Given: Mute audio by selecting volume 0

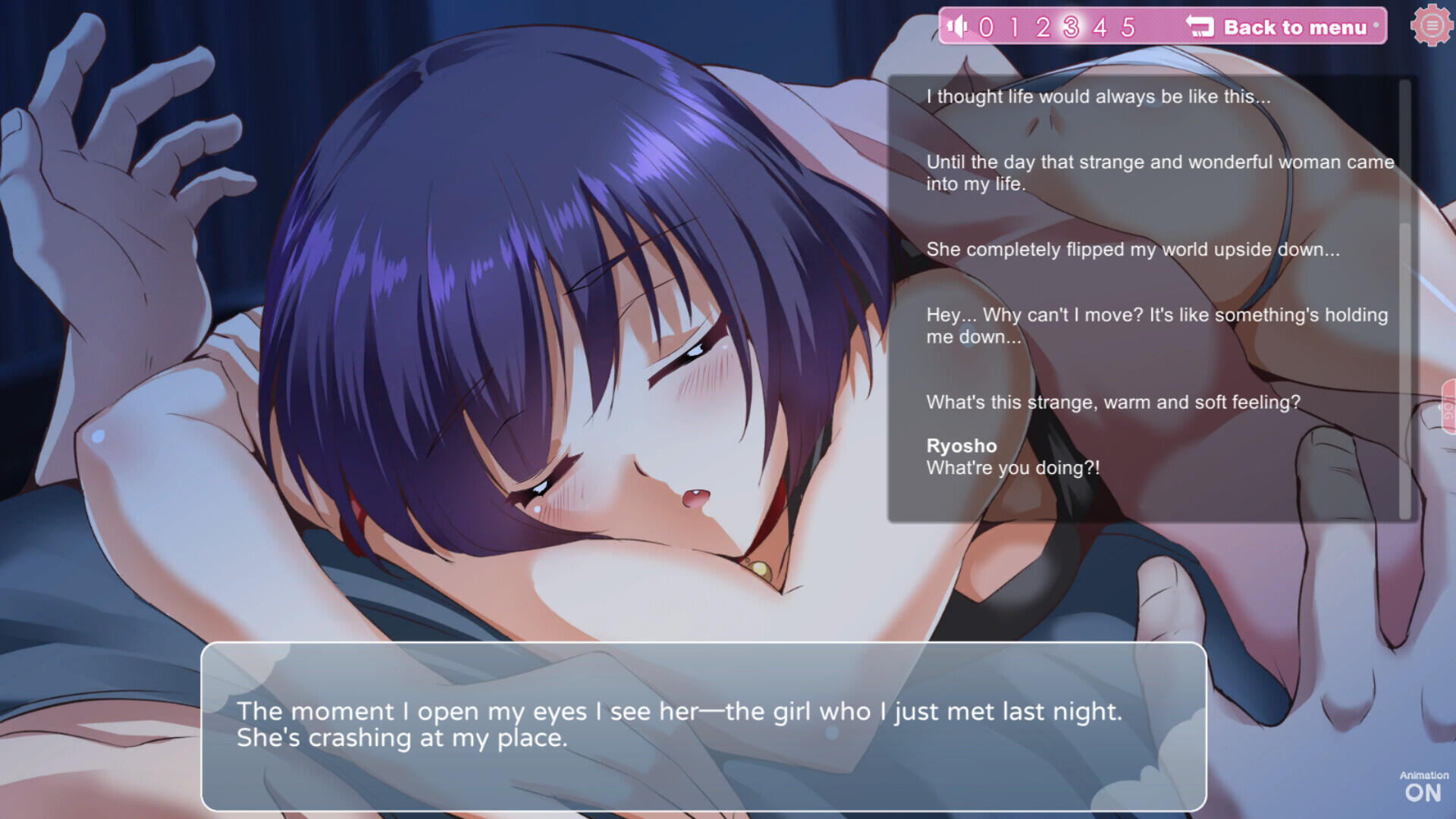Looking at the screenshot, I should pyautogui.click(x=987, y=27).
